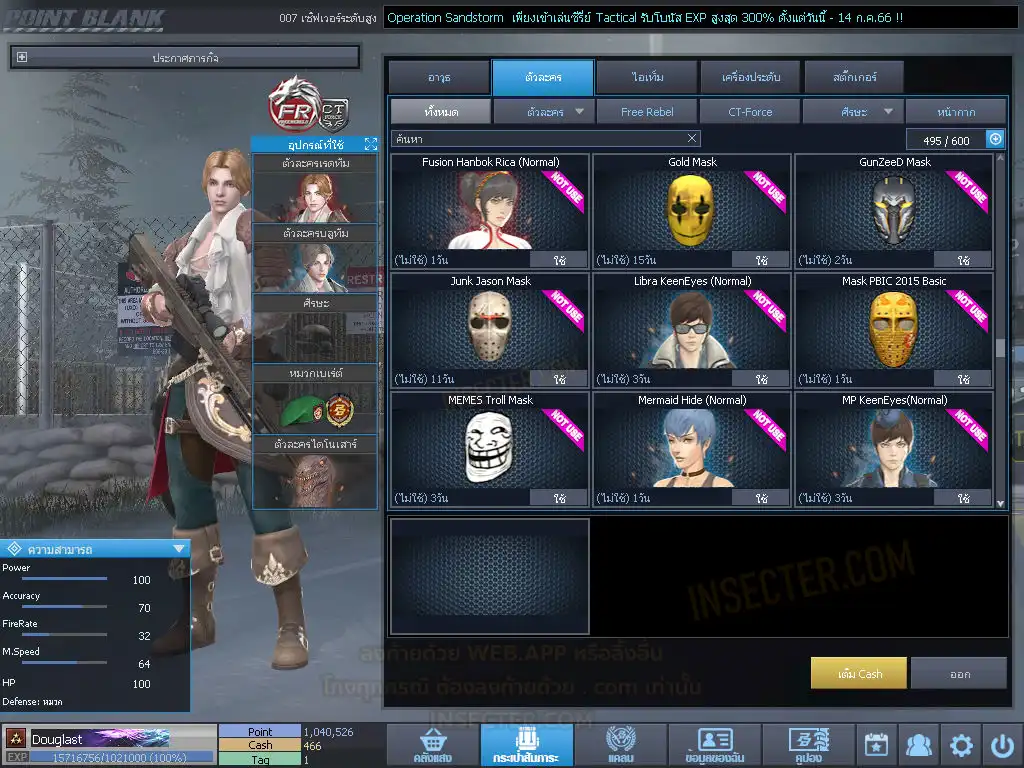Image resolution: width=1024 pixels, height=768 pixels.
Task: Click the power exit icon
Action: (x=1002, y=745)
